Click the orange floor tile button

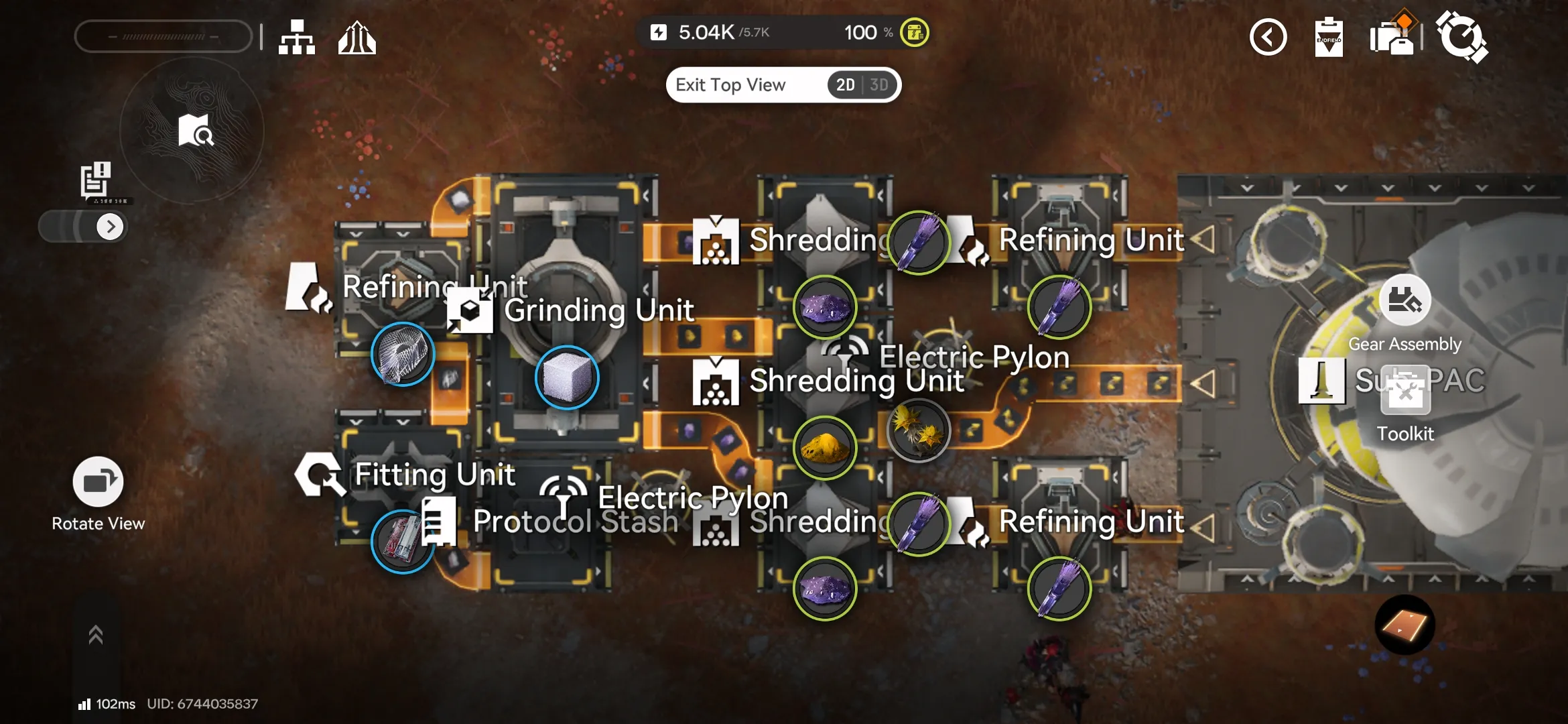(x=1404, y=625)
